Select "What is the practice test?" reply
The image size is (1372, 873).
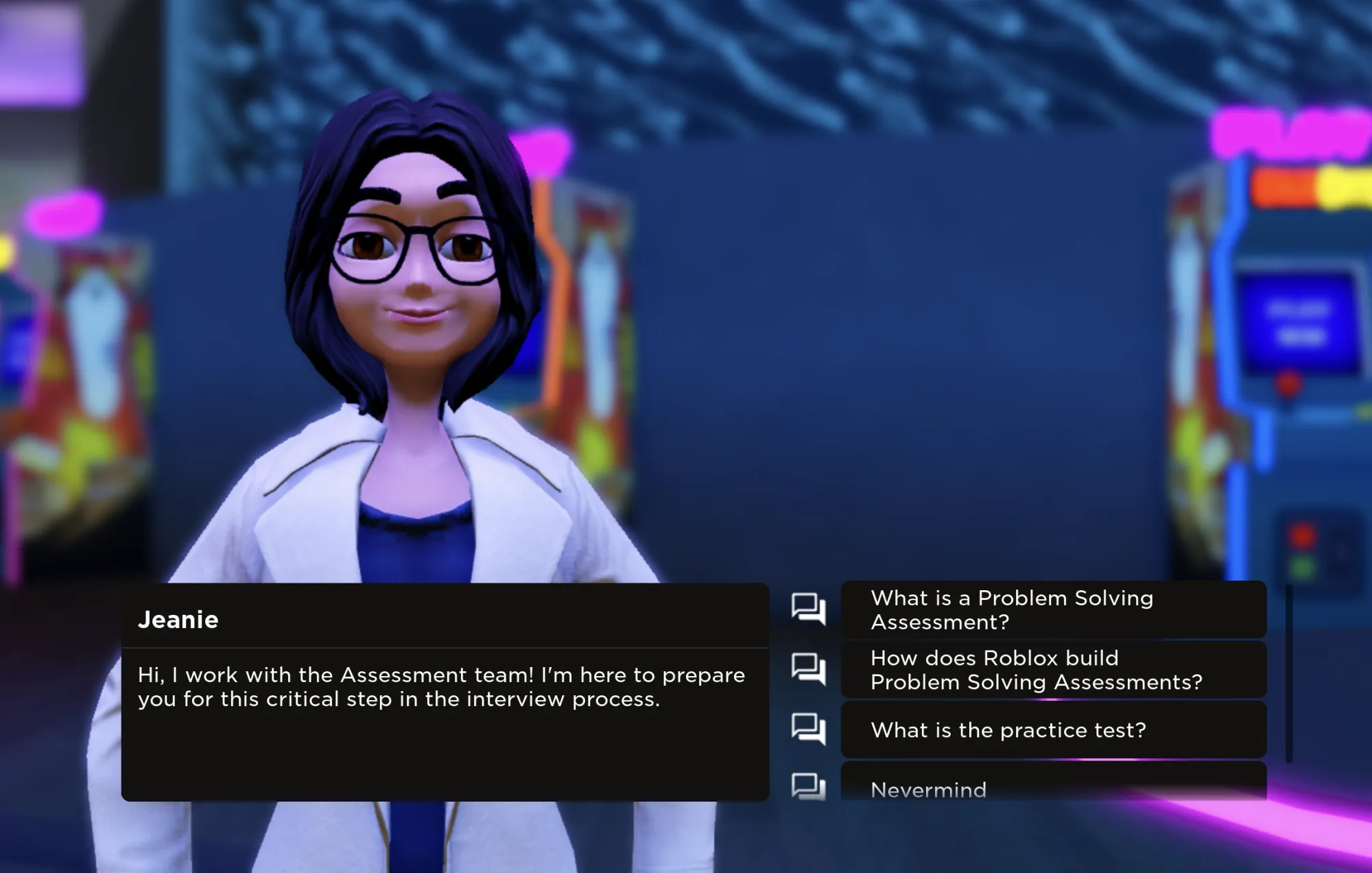[x=1053, y=730]
